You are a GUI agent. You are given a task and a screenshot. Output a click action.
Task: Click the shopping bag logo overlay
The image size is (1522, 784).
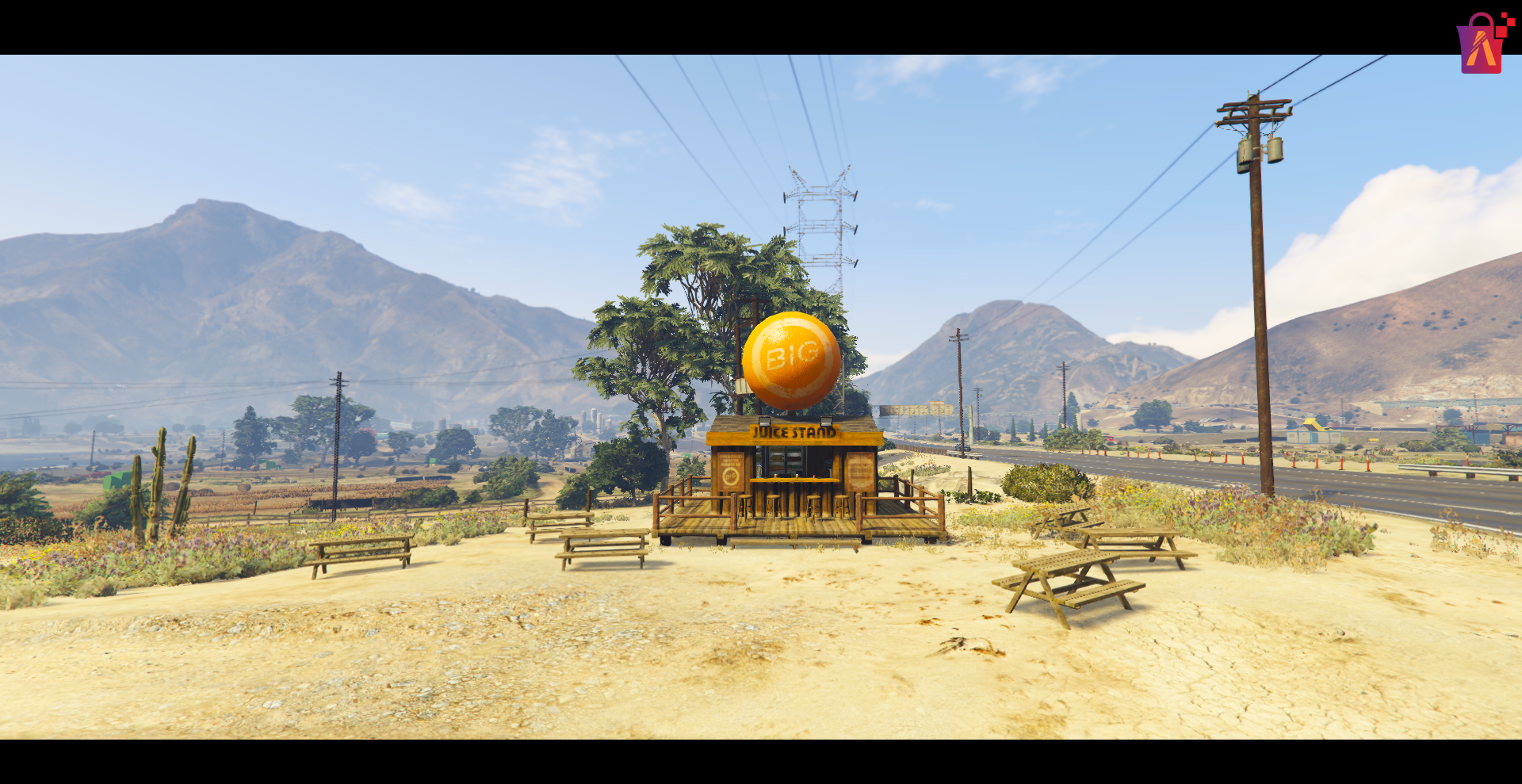click(1482, 44)
